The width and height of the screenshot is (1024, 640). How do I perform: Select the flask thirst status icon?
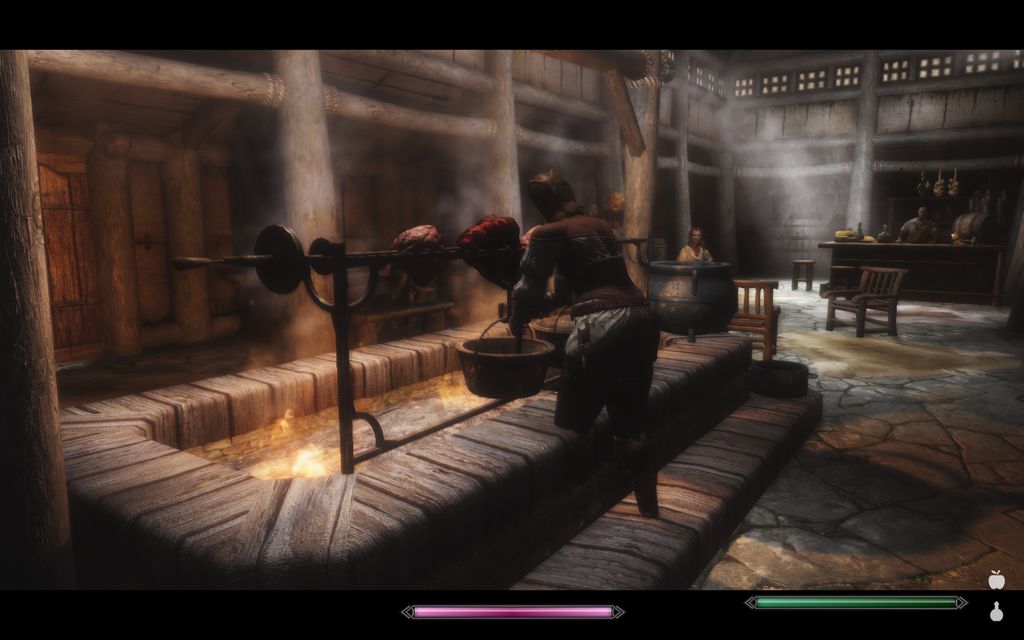[x=995, y=612]
